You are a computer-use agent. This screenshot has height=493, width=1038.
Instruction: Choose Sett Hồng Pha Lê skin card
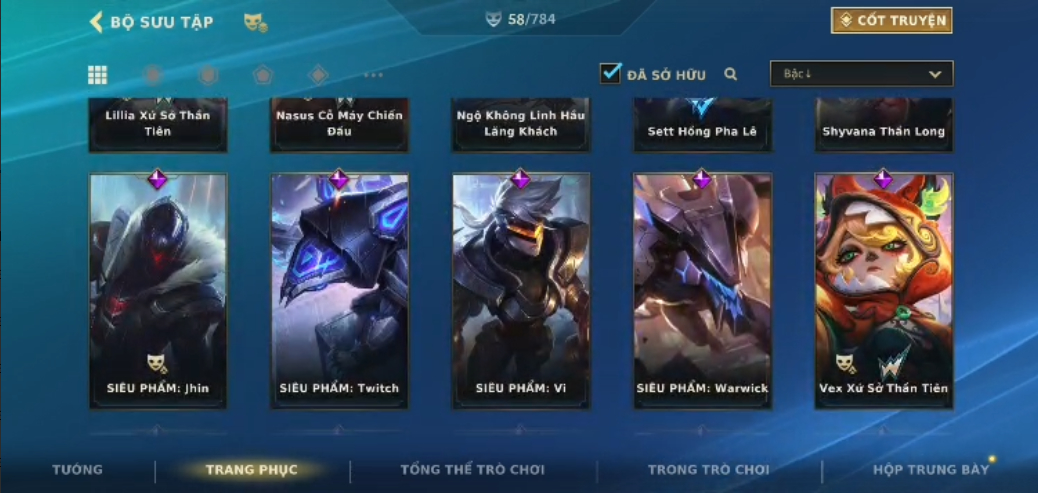pos(702,126)
